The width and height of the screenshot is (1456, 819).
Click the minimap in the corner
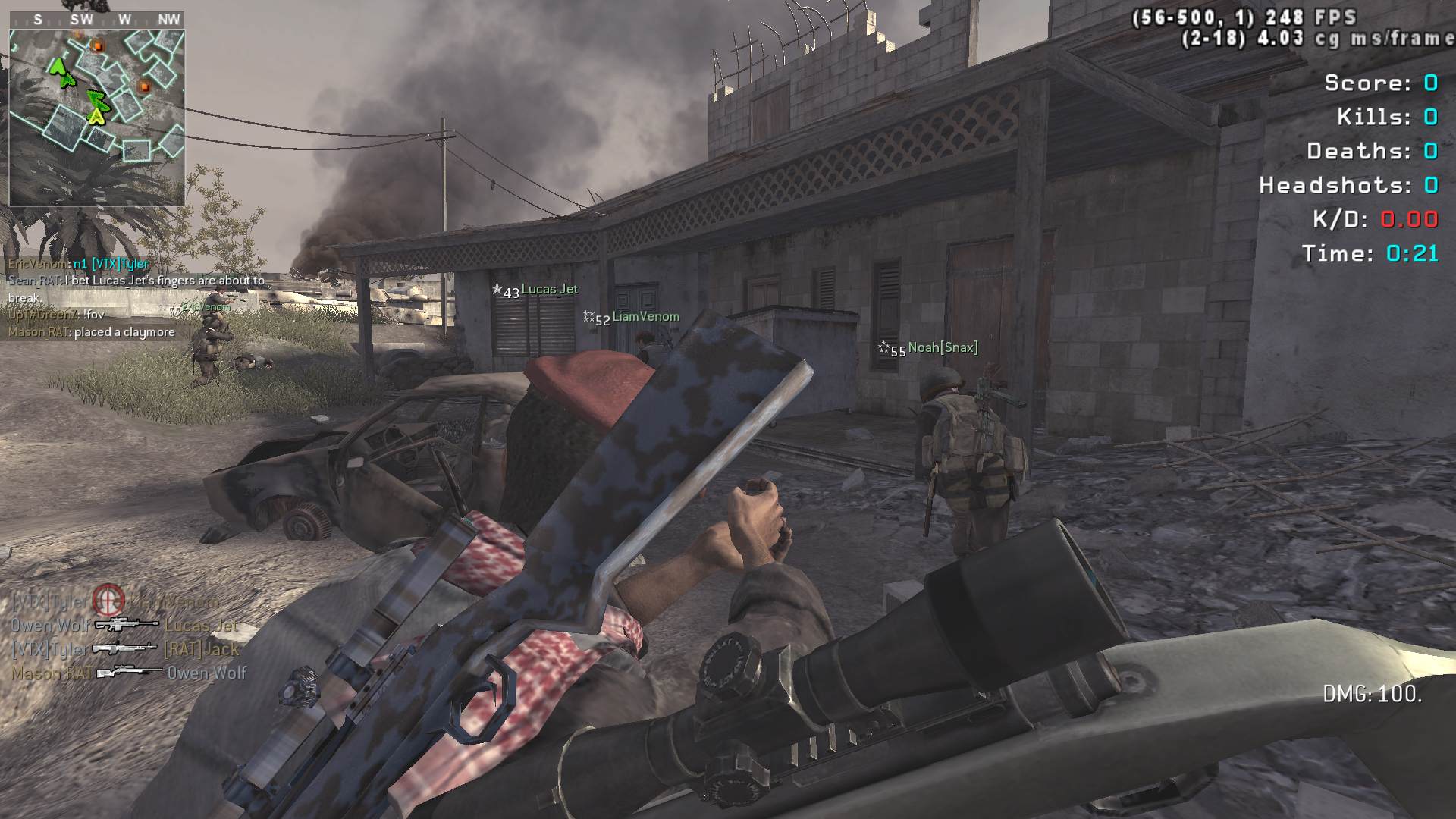coord(96,118)
